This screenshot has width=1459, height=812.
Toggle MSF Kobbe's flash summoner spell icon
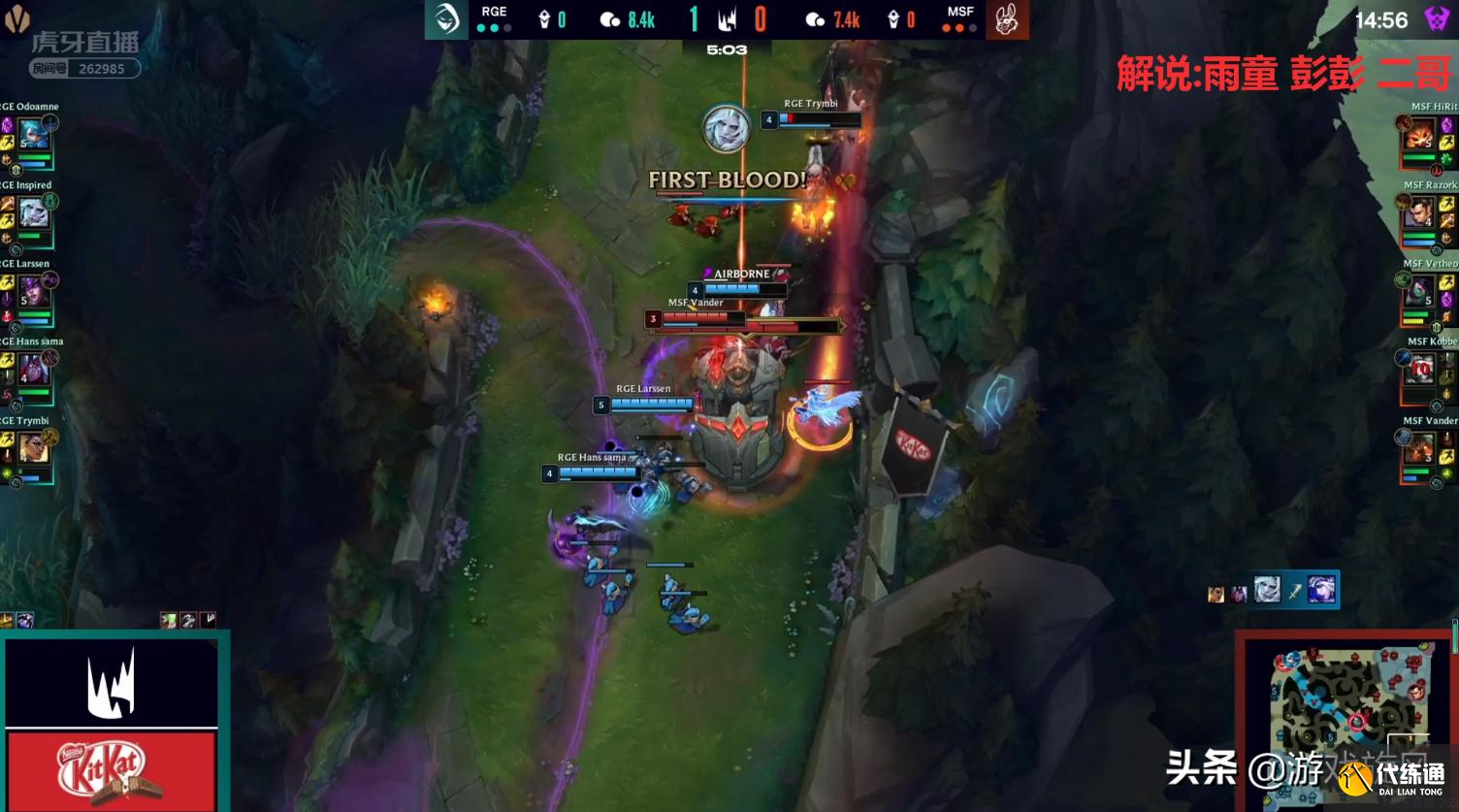pyautogui.click(x=1448, y=376)
